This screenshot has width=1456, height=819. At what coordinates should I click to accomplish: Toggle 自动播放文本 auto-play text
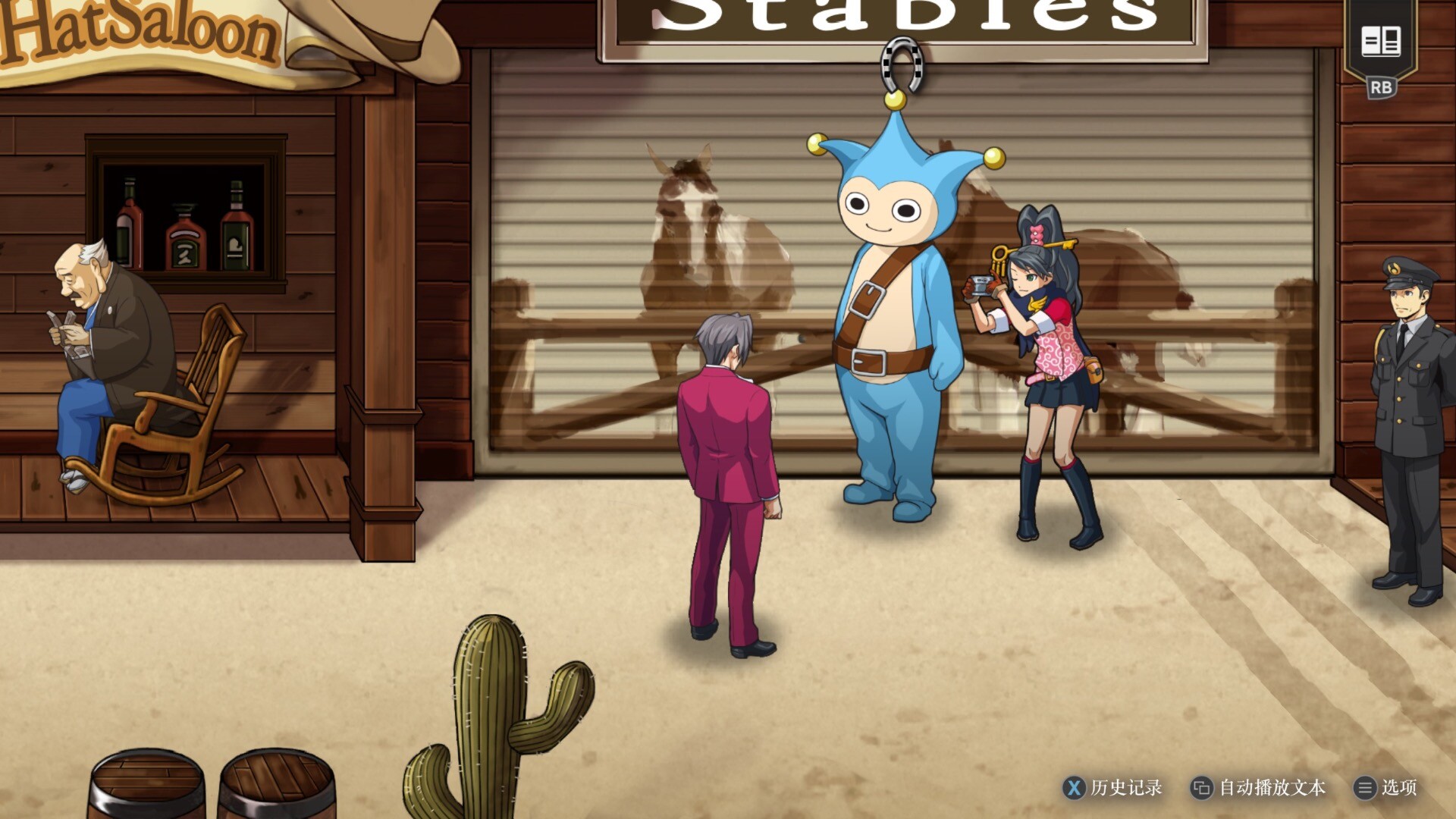point(1259,788)
